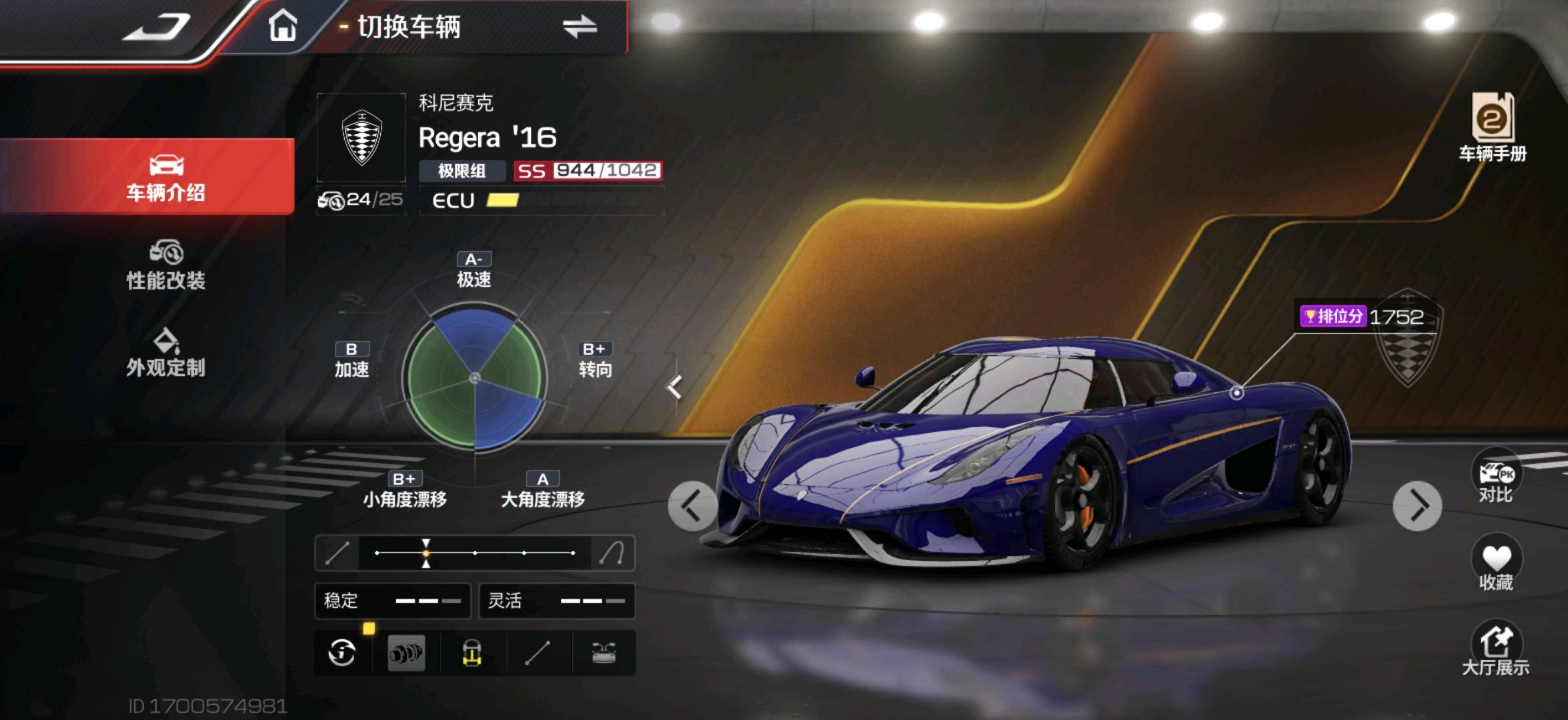Open the info icon with yellow marker
The image size is (1568, 720).
point(342,653)
